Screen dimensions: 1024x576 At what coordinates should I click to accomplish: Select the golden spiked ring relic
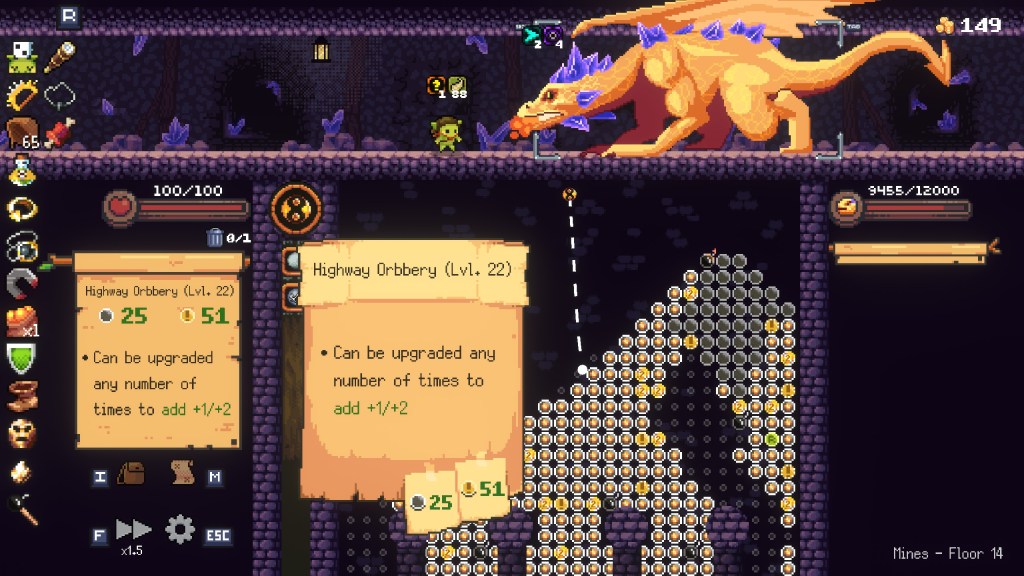point(21,95)
